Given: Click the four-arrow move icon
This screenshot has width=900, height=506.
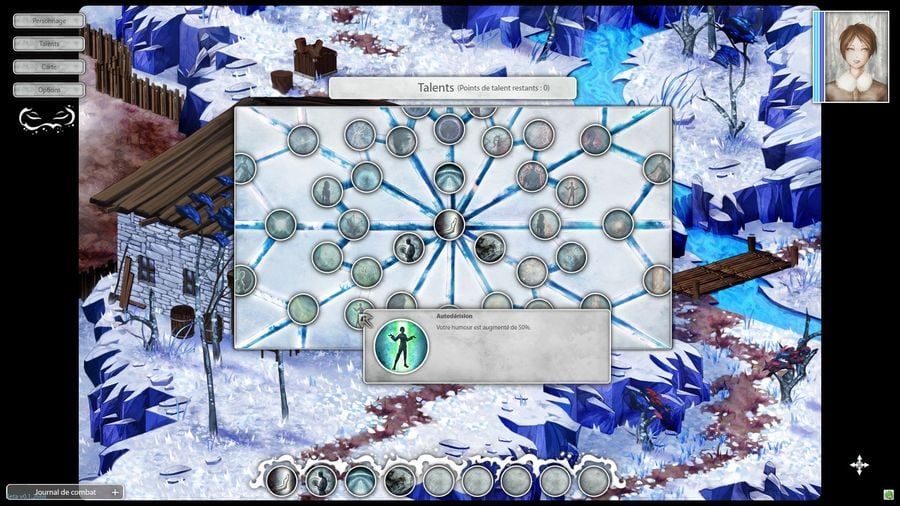Looking at the screenshot, I should click(x=859, y=464).
